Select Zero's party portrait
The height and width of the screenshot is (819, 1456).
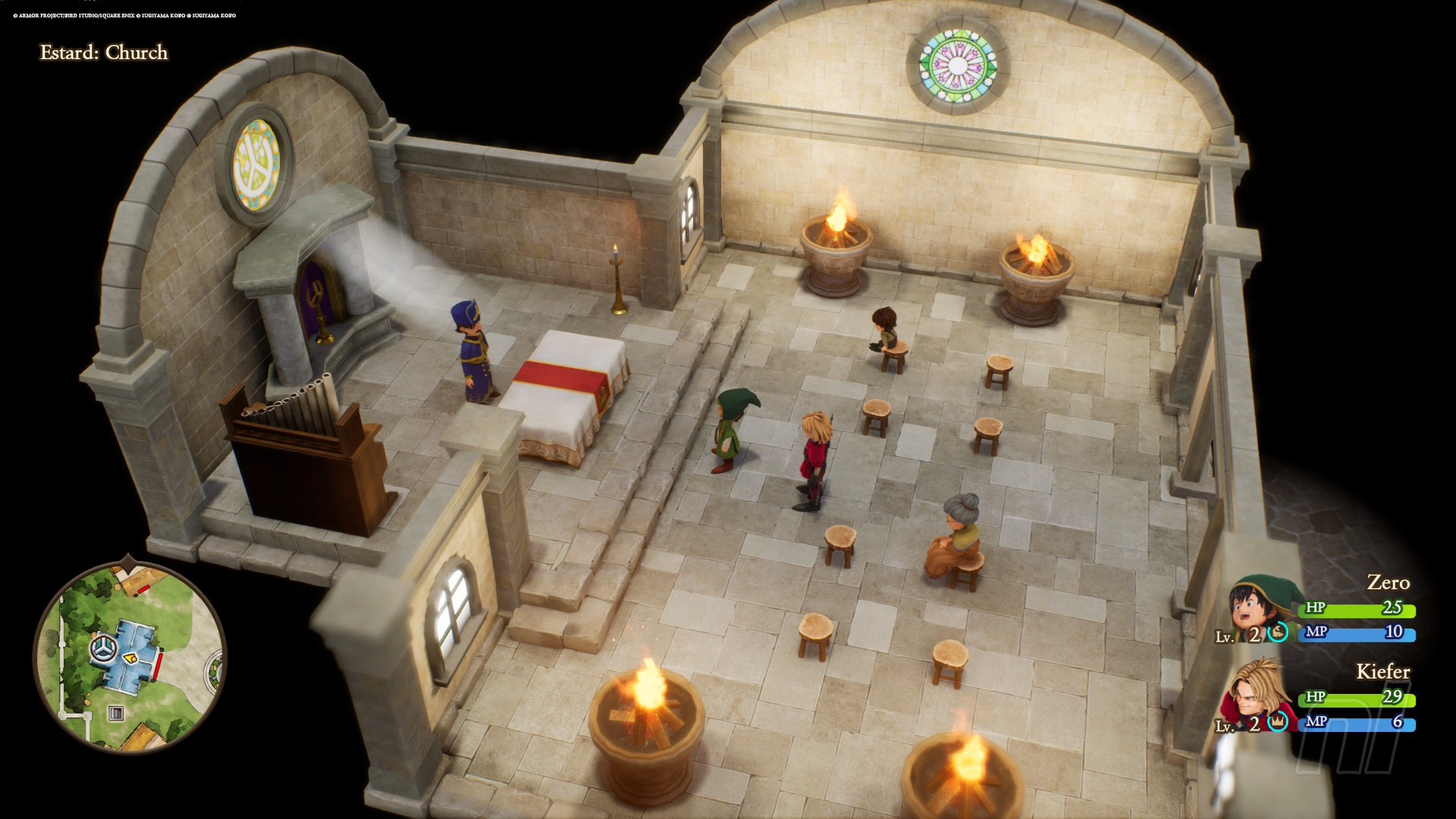point(1257,607)
